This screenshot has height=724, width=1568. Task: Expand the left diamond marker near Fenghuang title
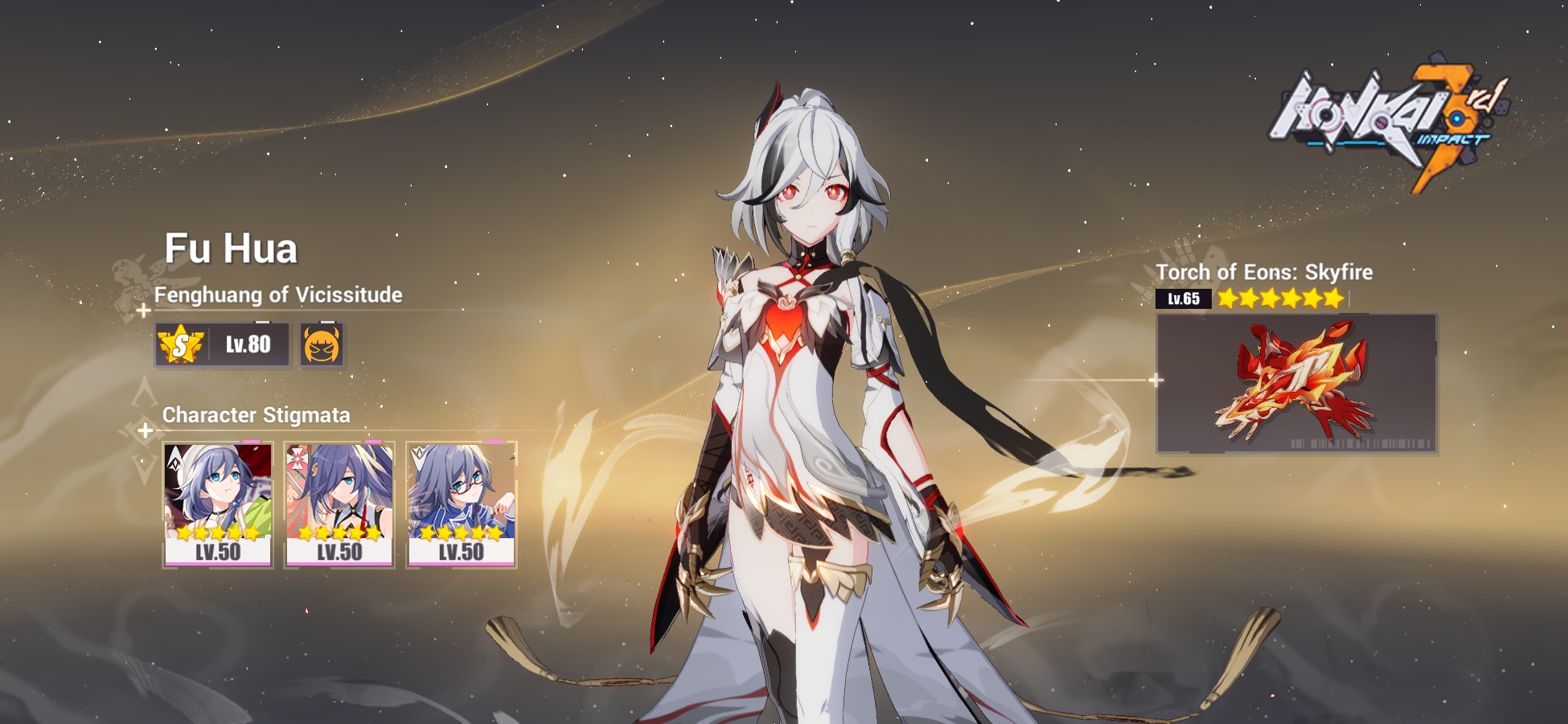(x=142, y=311)
